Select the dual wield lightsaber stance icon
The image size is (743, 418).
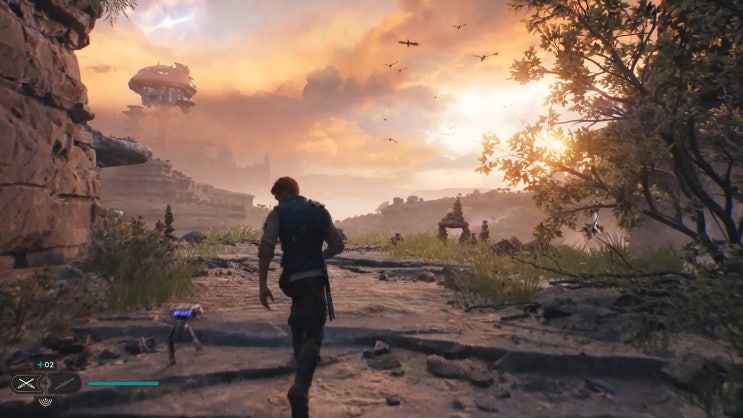click(27, 383)
